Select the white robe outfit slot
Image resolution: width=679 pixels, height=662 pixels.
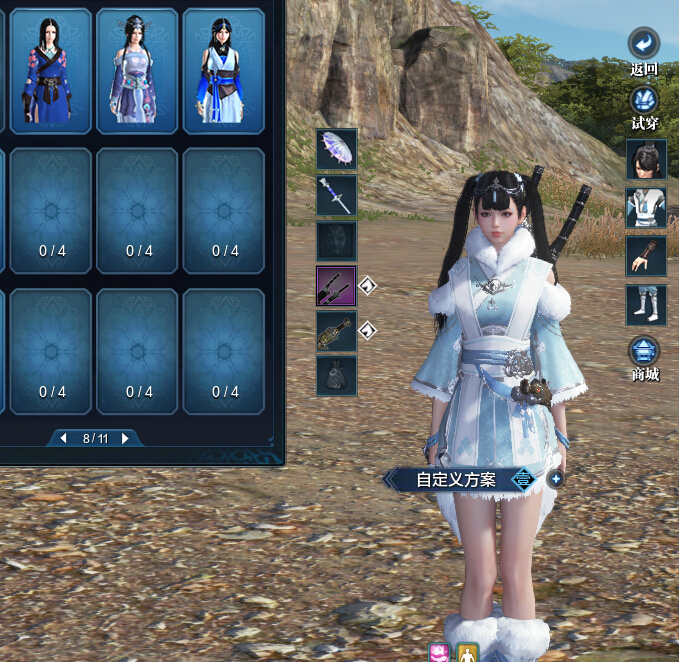646,208
